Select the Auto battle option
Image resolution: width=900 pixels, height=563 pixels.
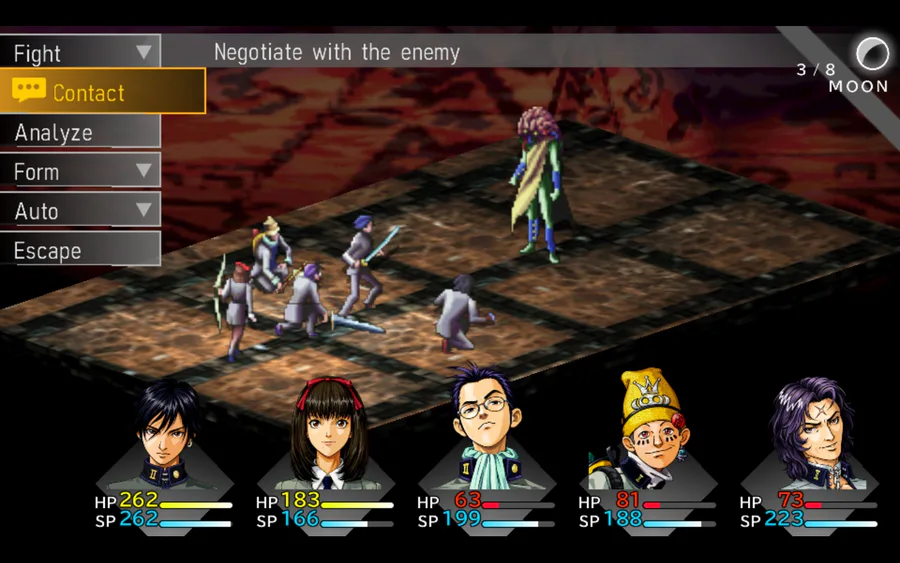pos(80,211)
